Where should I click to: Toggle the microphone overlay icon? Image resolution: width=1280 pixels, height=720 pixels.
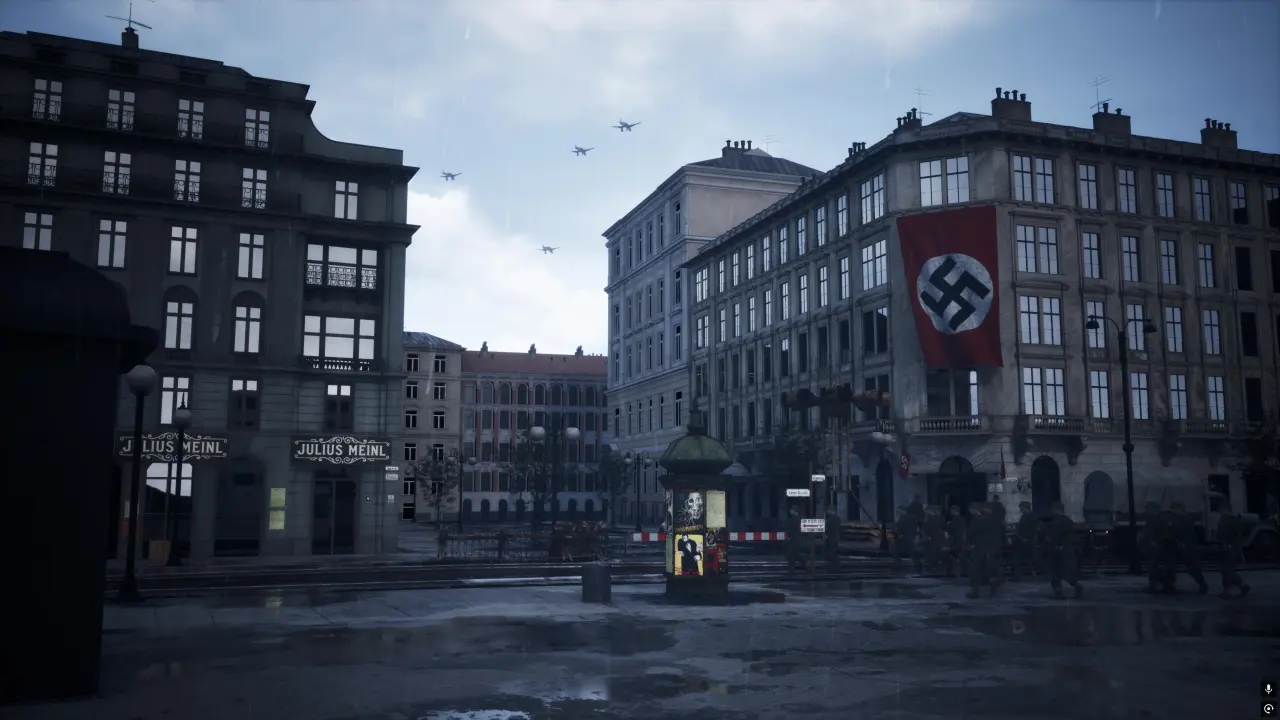[1268, 689]
